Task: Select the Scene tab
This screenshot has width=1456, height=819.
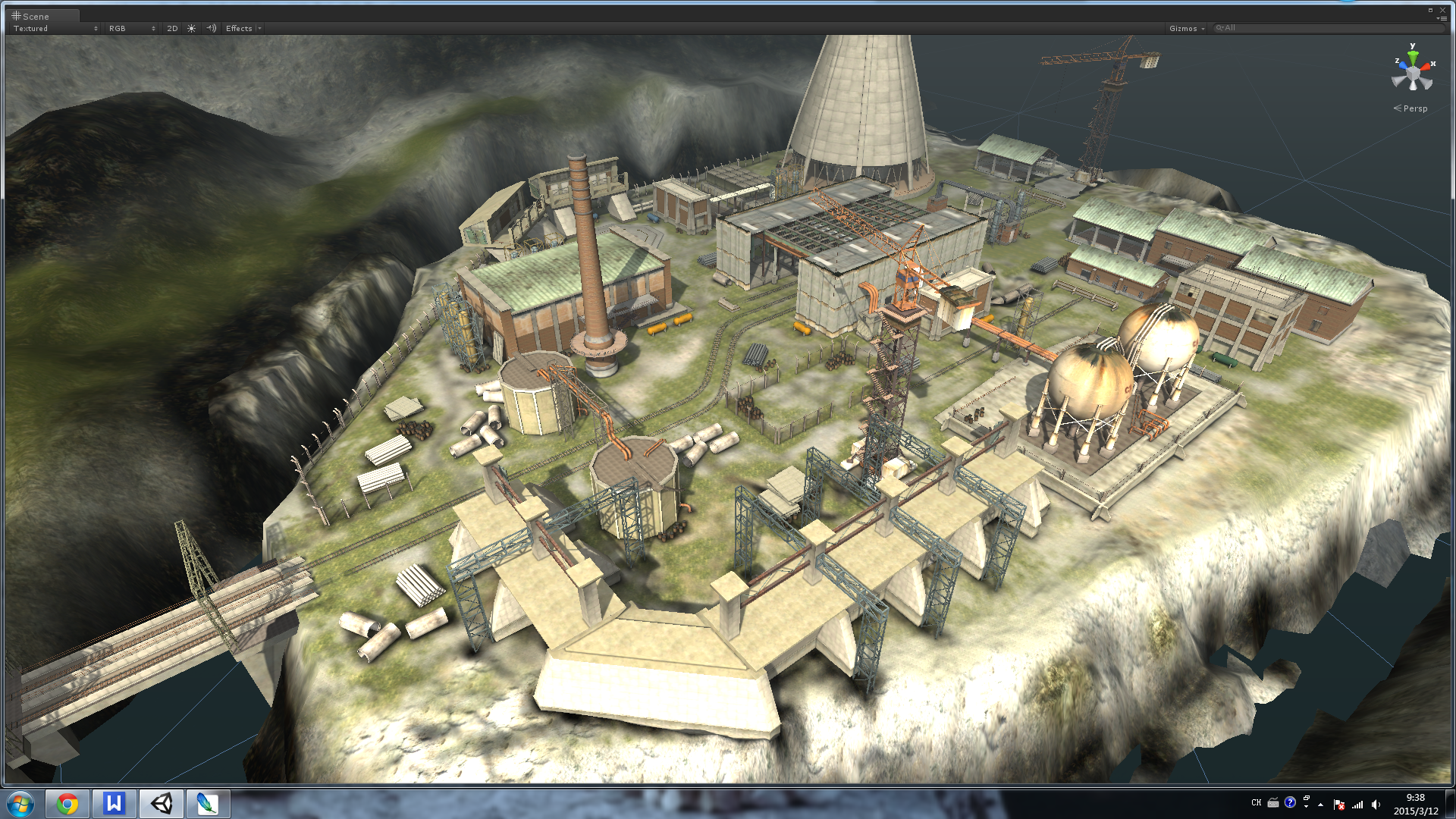Action: (31, 16)
